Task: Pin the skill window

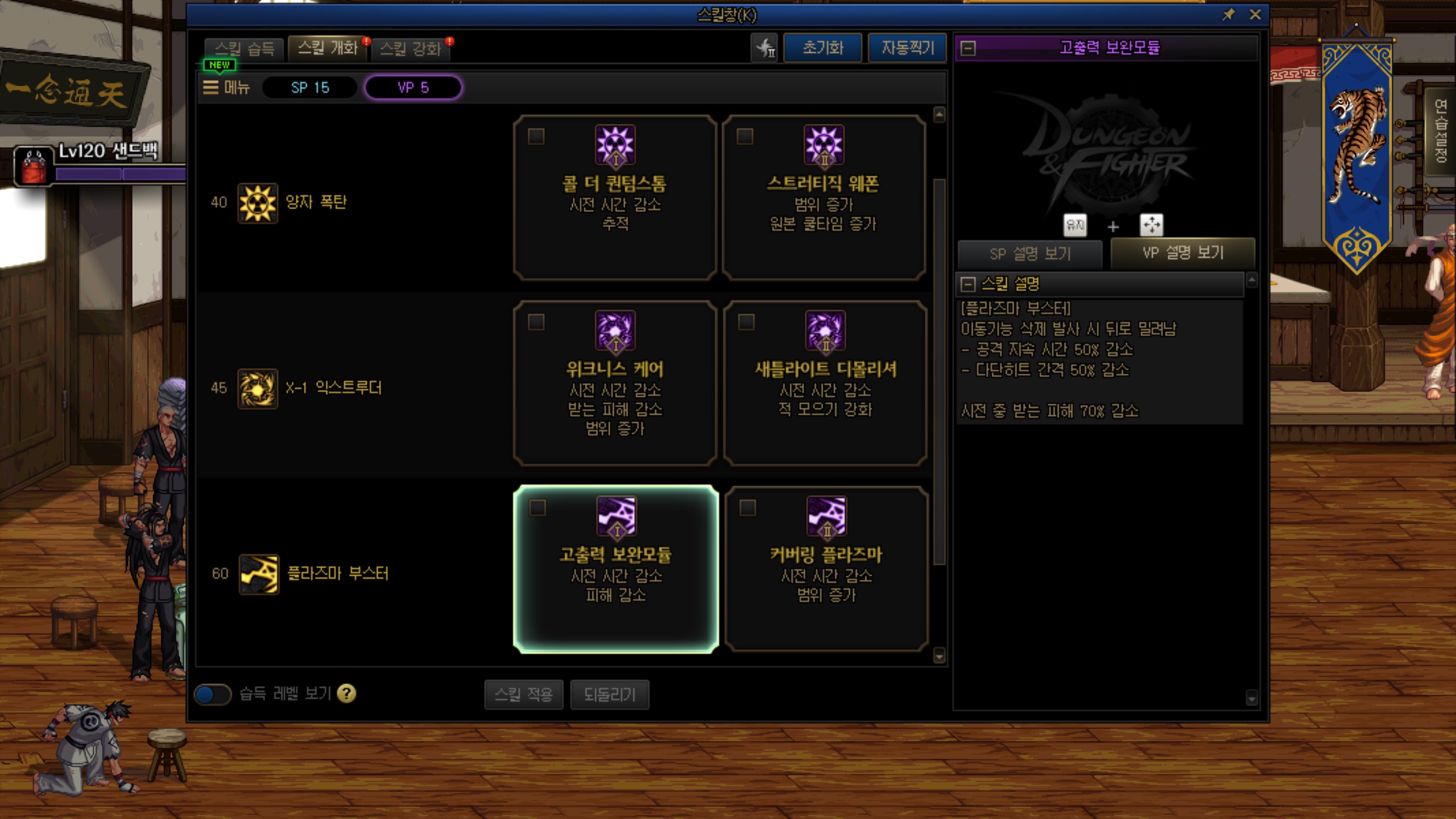Action: point(1228,15)
